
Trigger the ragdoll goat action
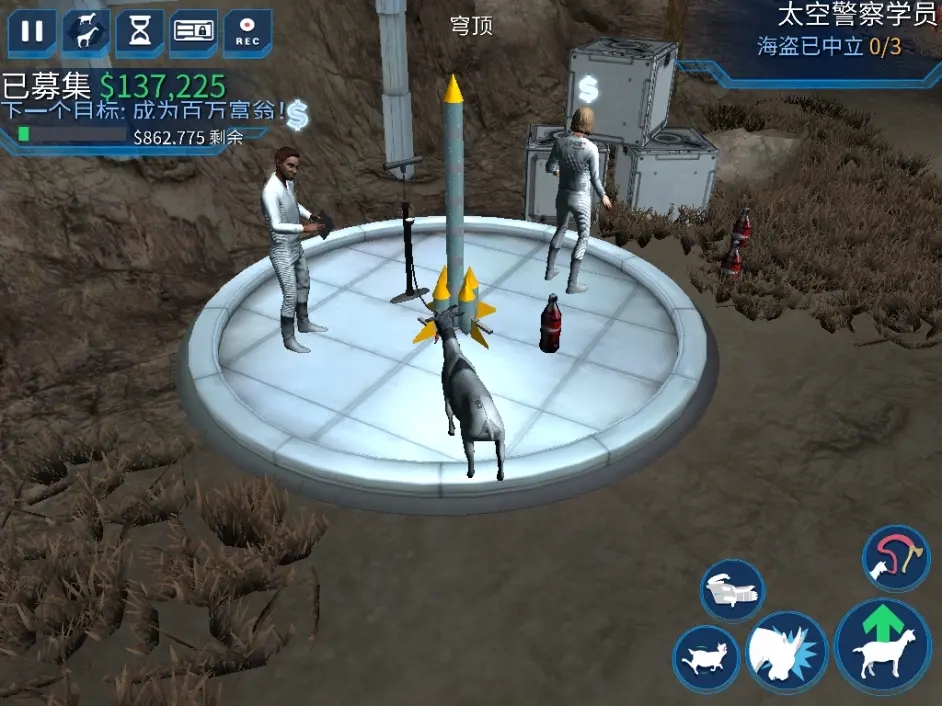(706, 659)
